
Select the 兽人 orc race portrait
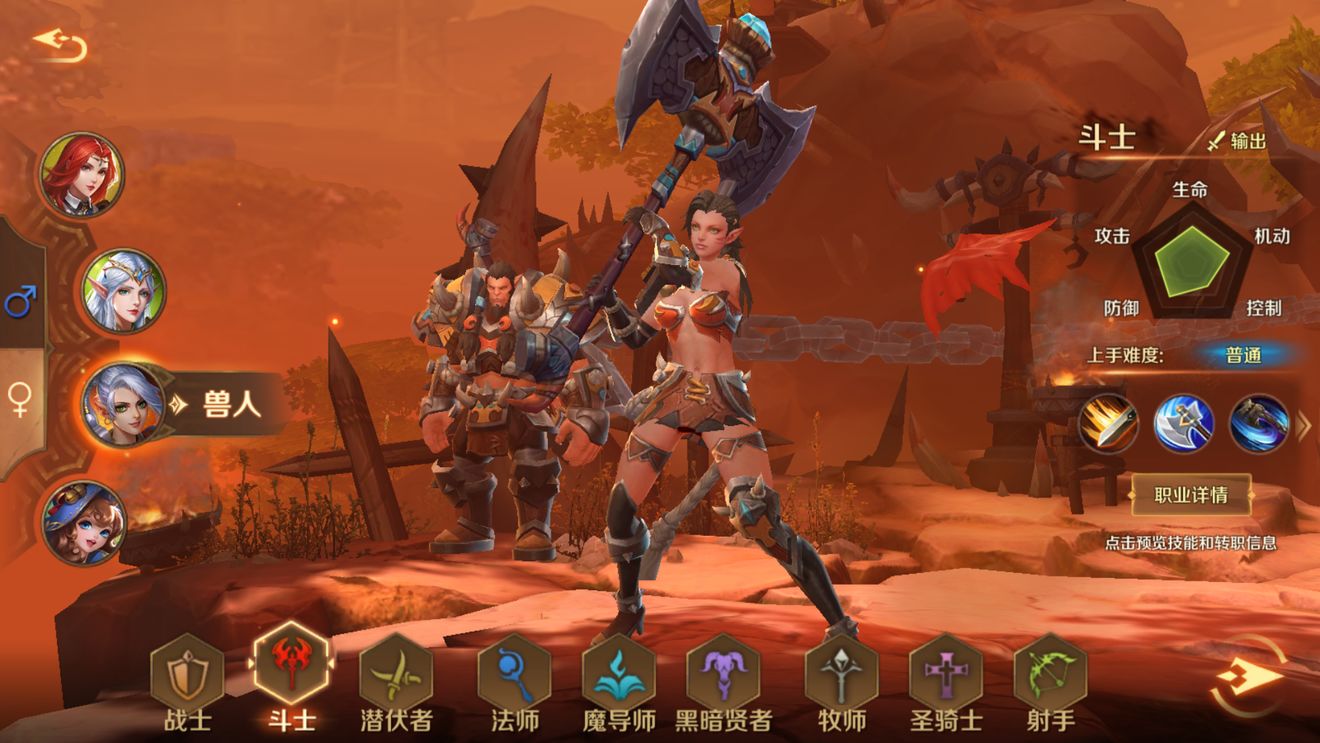coord(124,405)
